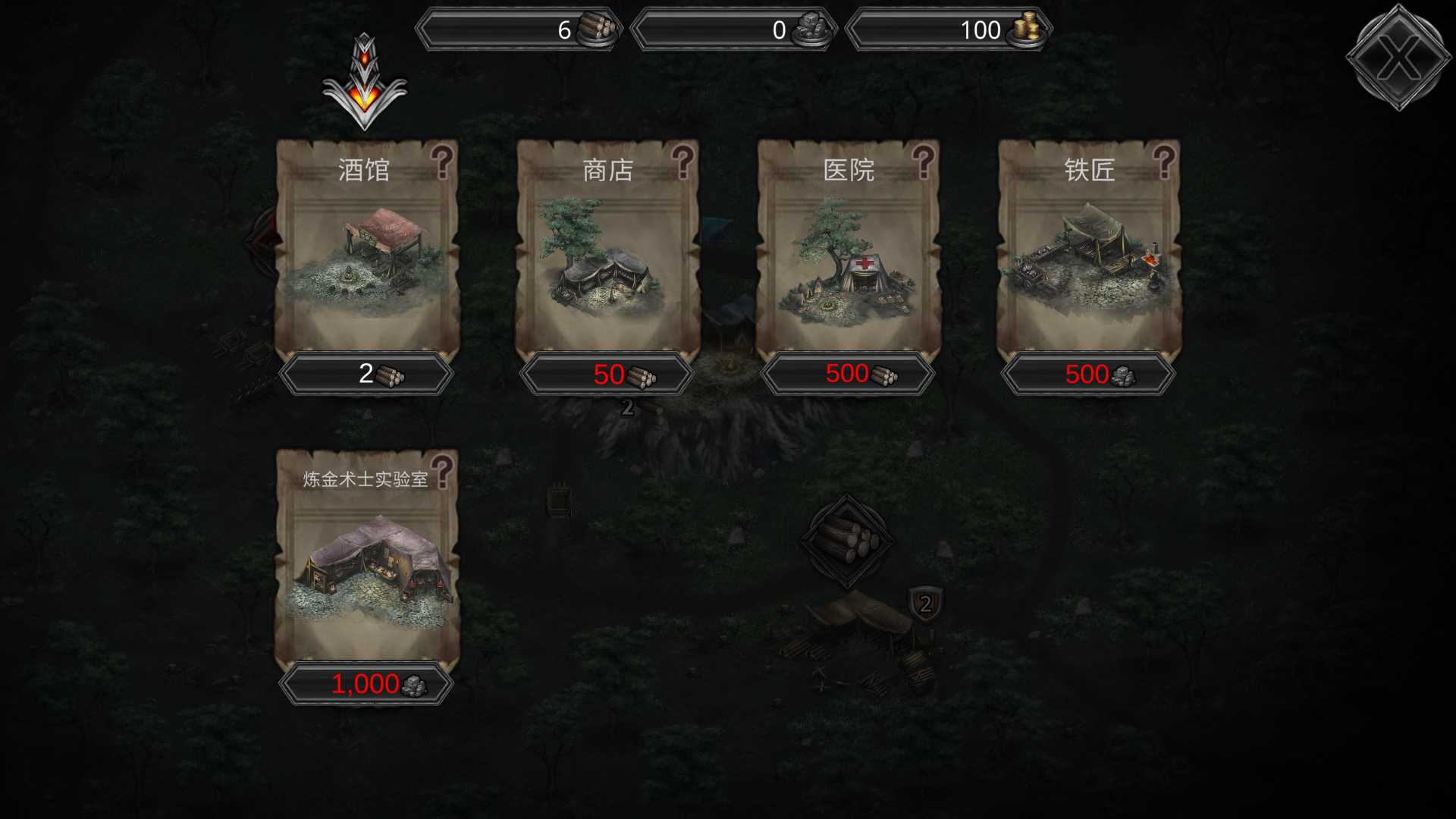The height and width of the screenshot is (819, 1456).
Task: Select the 炼金术士实验室 alchemist lab card
Action: click(366, 569)
